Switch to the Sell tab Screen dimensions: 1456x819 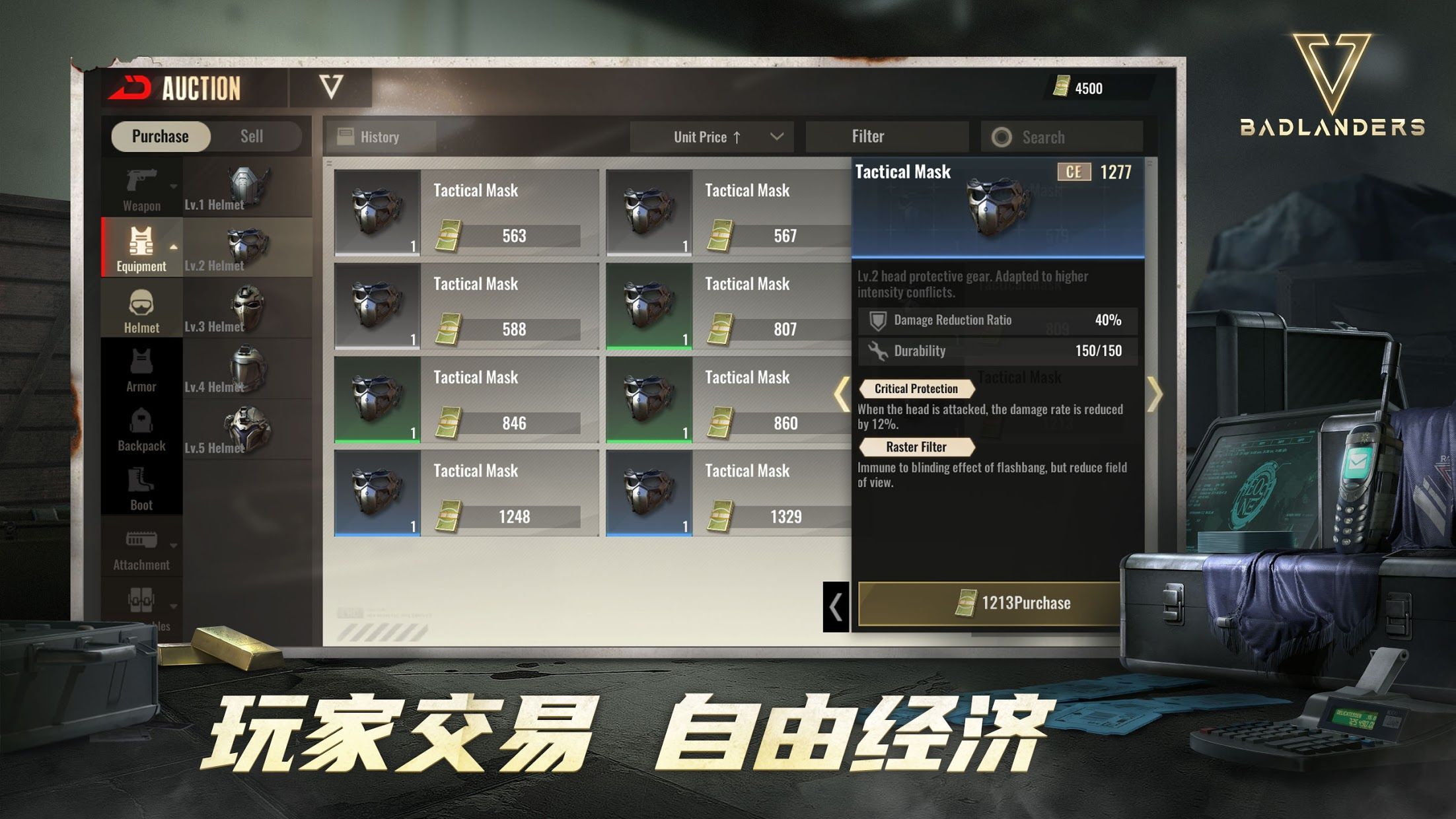252,136
